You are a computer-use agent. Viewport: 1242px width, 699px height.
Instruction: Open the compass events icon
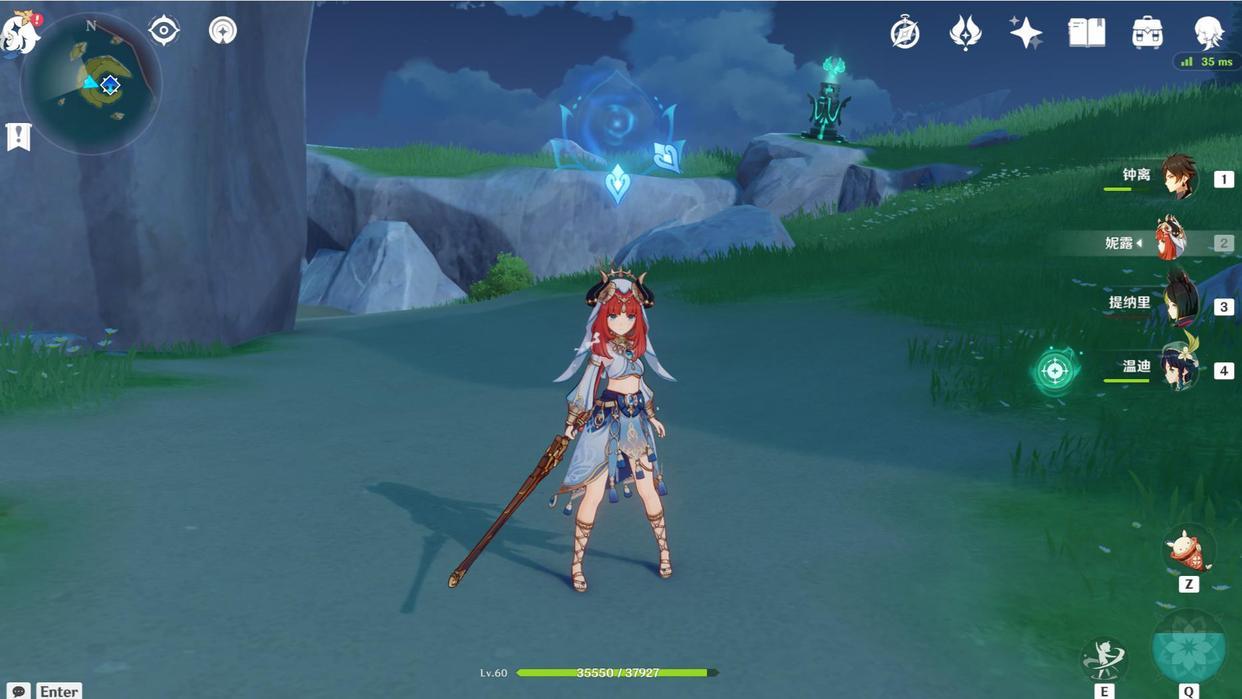click(x=905, y=33)
